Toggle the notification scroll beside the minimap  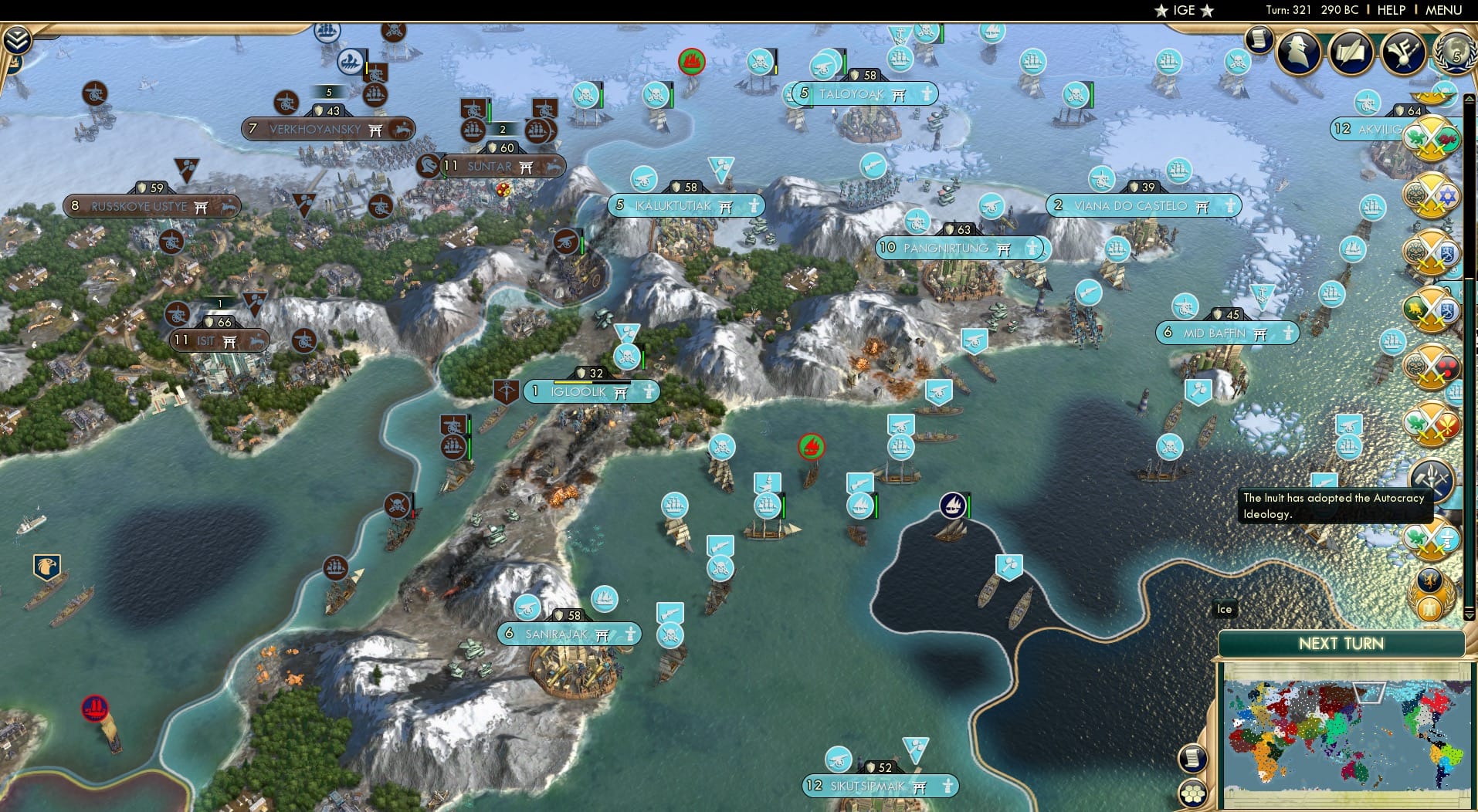(1193, 759)
